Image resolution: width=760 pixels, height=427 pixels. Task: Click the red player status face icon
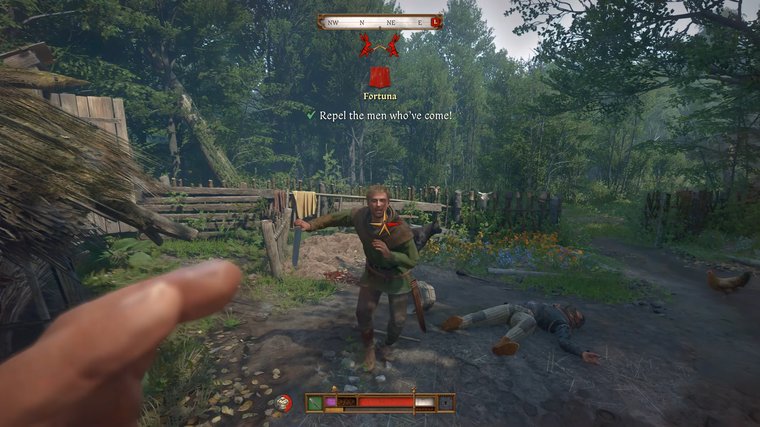click(284, 403)
